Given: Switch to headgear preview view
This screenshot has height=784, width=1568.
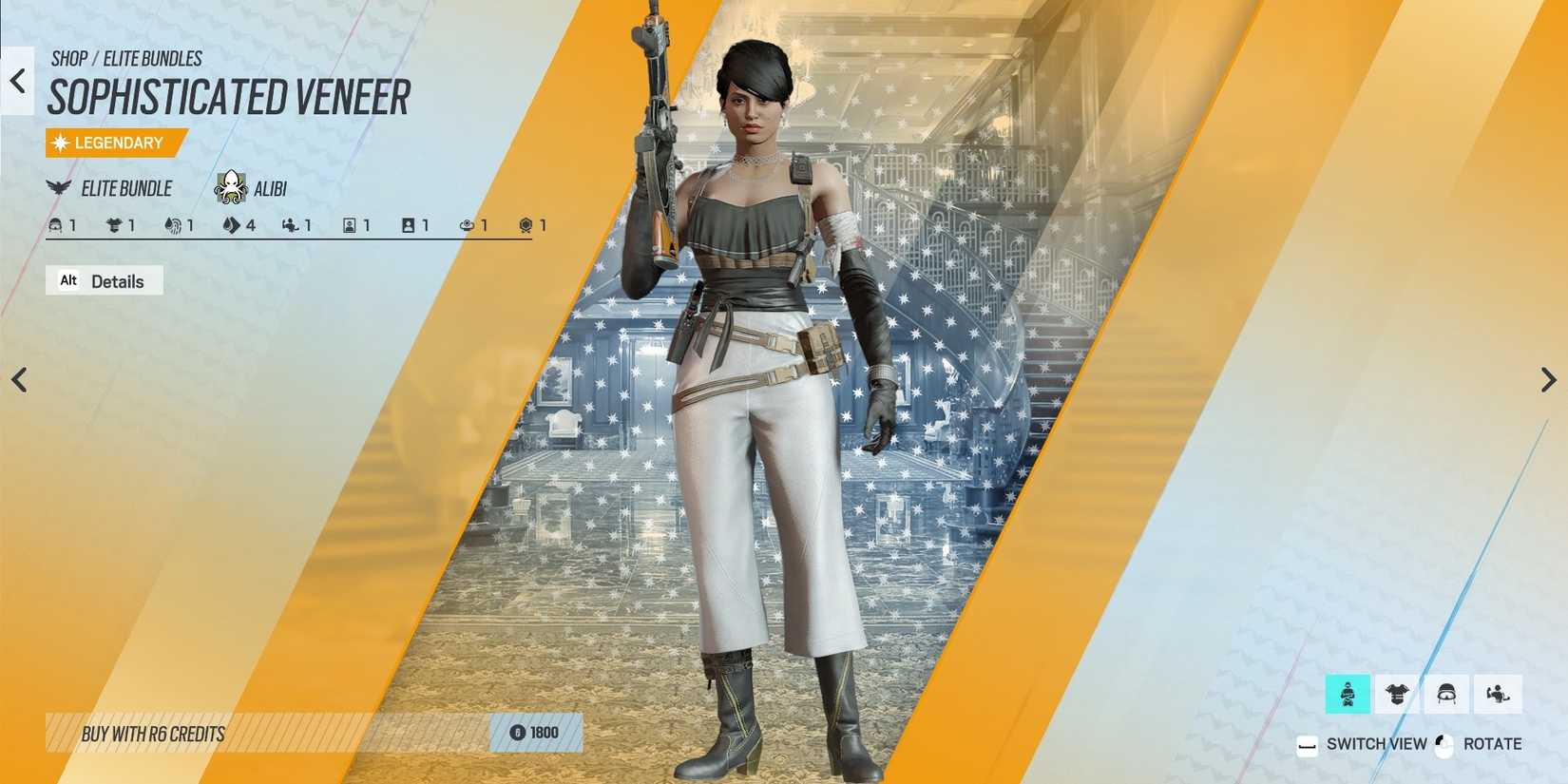Looking at the screenshot, I should [1447, 694].
